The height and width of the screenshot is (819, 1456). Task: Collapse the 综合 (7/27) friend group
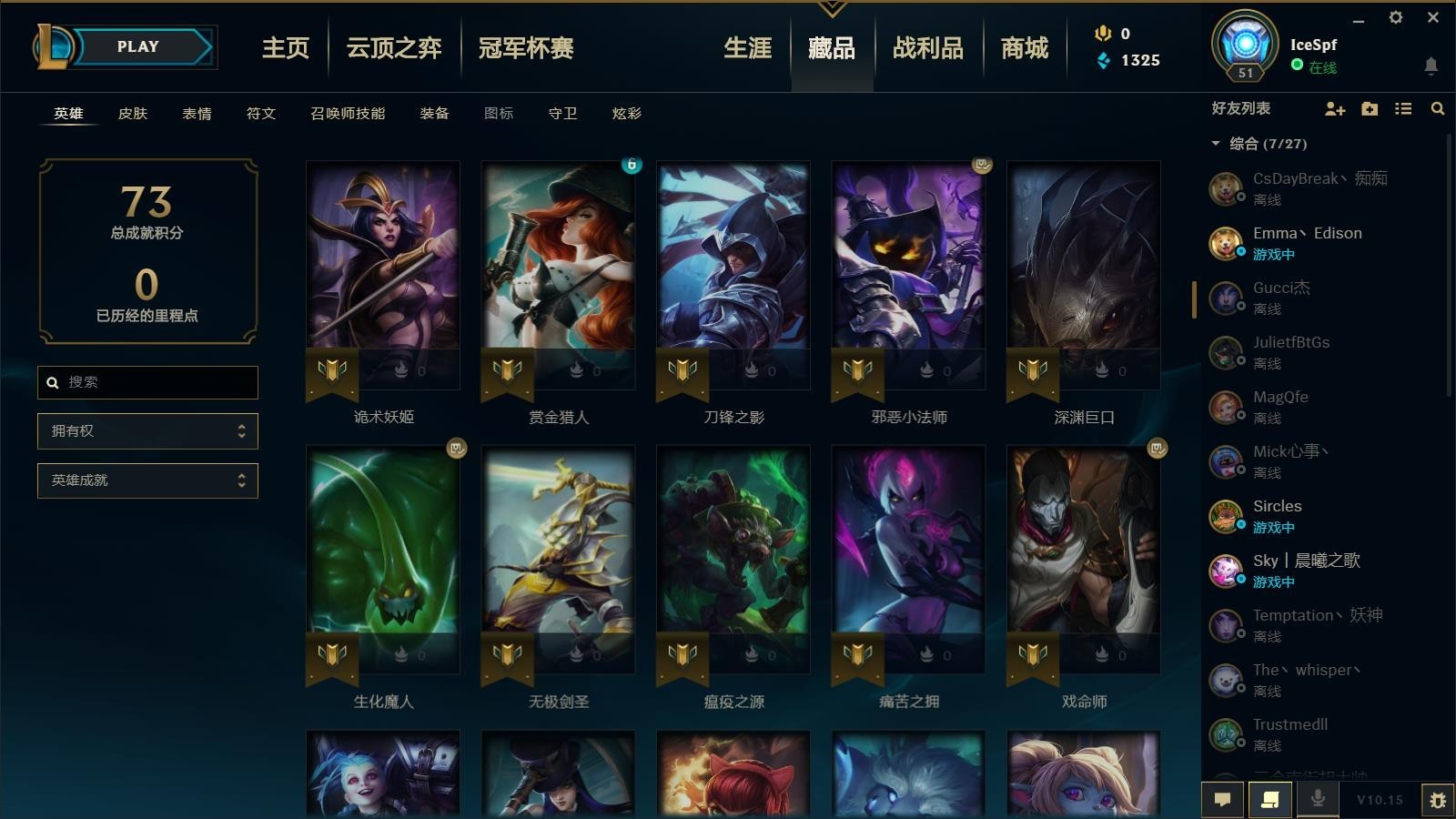[1214, 143]
